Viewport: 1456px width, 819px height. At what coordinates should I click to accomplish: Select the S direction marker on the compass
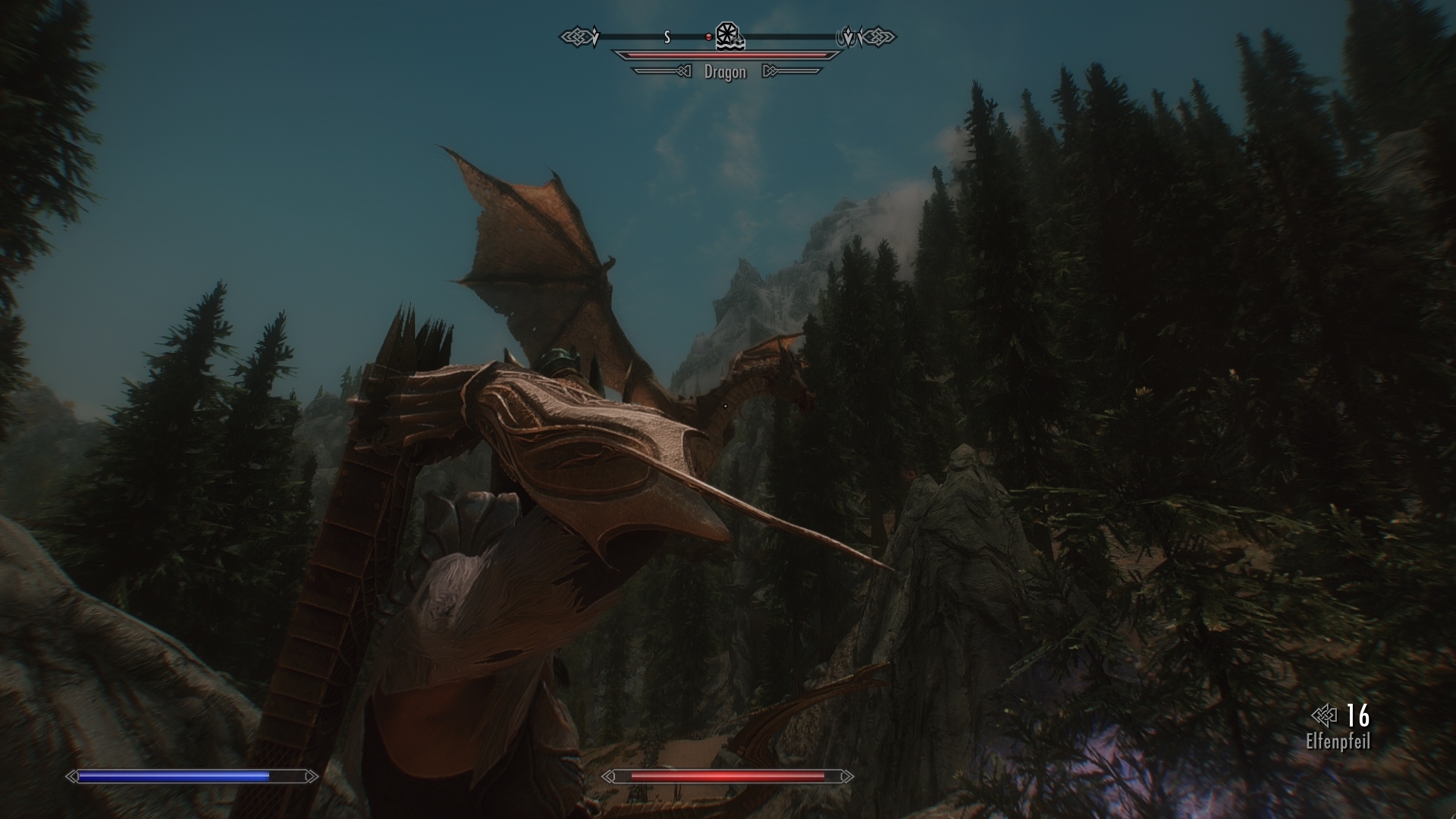coord(667,36)
